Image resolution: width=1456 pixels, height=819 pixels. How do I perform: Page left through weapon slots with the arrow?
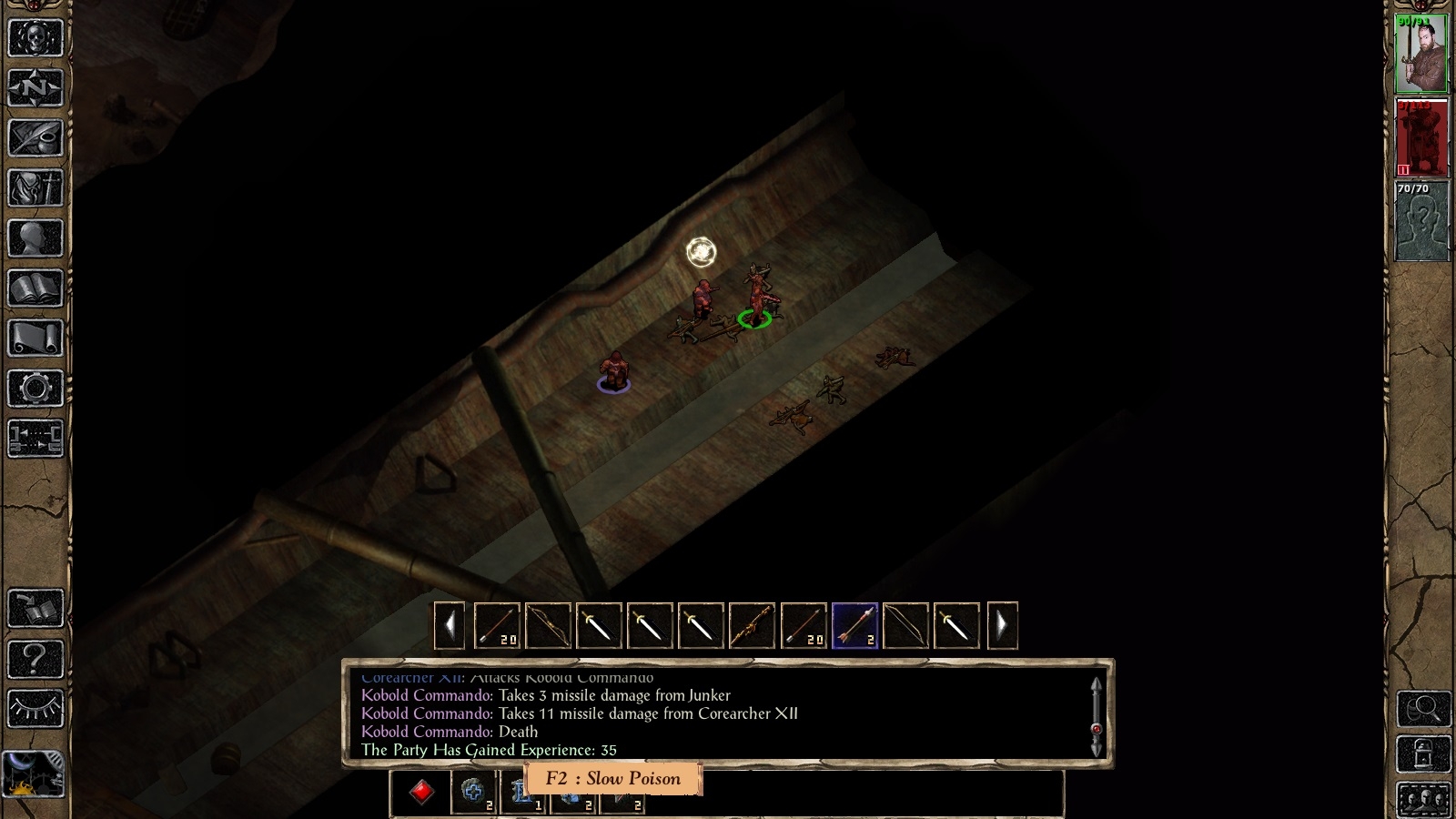448,625
